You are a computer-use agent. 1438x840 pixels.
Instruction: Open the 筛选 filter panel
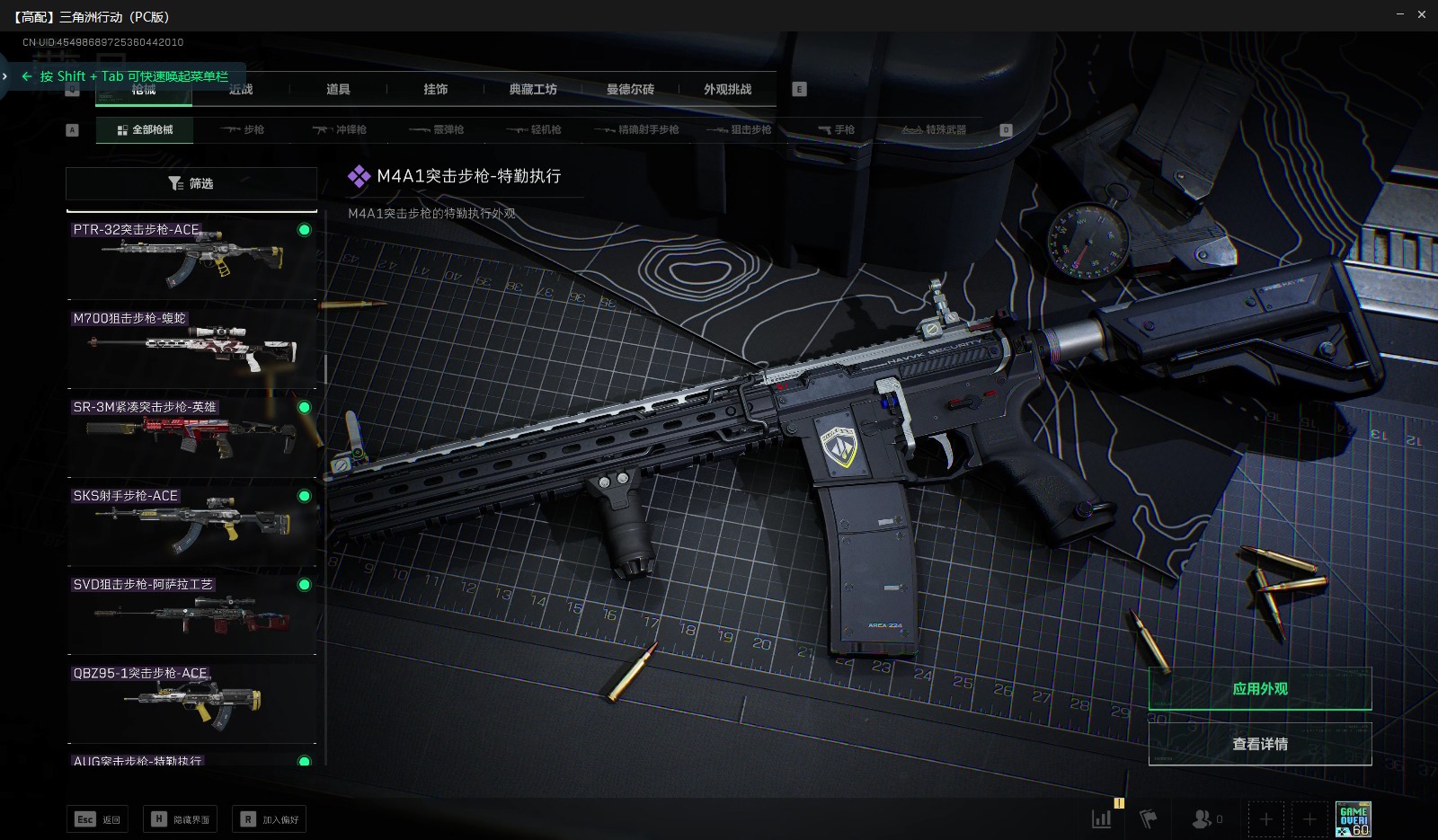coord(191,183)
